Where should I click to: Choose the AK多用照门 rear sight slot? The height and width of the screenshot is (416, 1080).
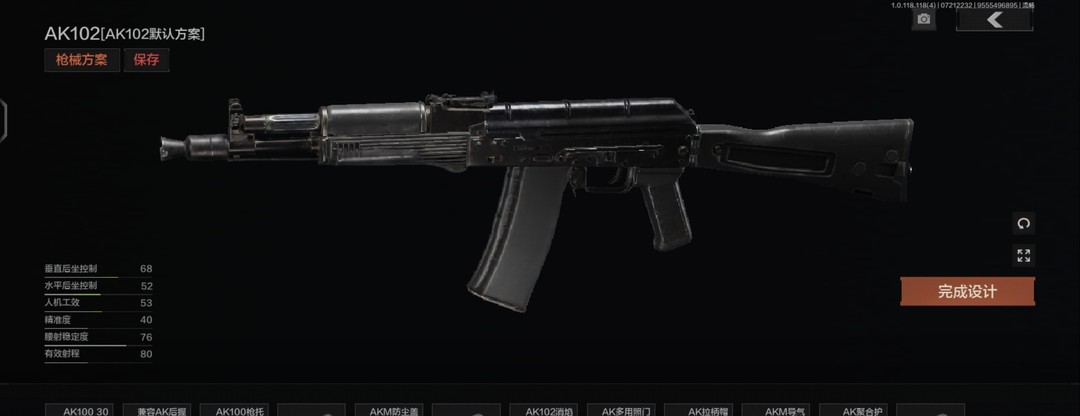[x=625, y=410]
